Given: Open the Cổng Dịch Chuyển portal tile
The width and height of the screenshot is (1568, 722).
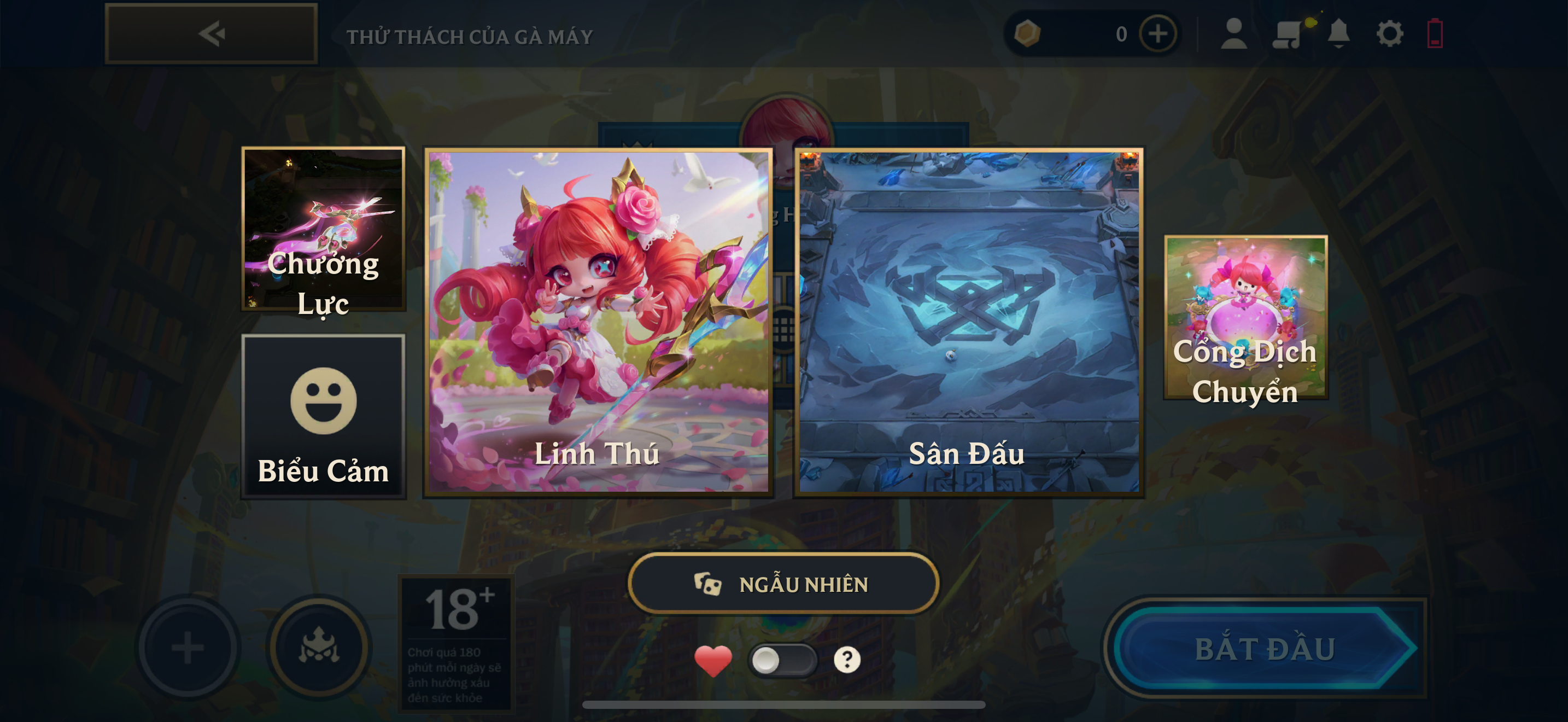Looking at the screenshot, I should pyautogui.click(x=1245, y=318).
